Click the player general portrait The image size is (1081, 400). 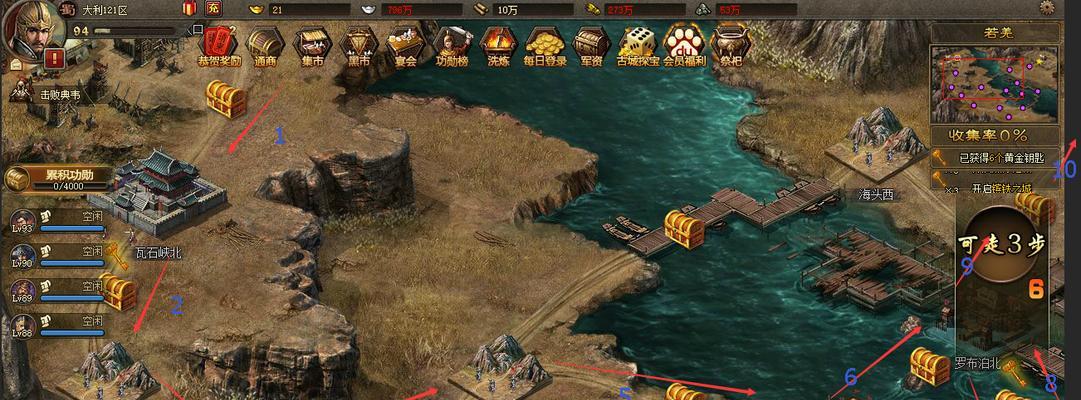click(x=34, y=26)
